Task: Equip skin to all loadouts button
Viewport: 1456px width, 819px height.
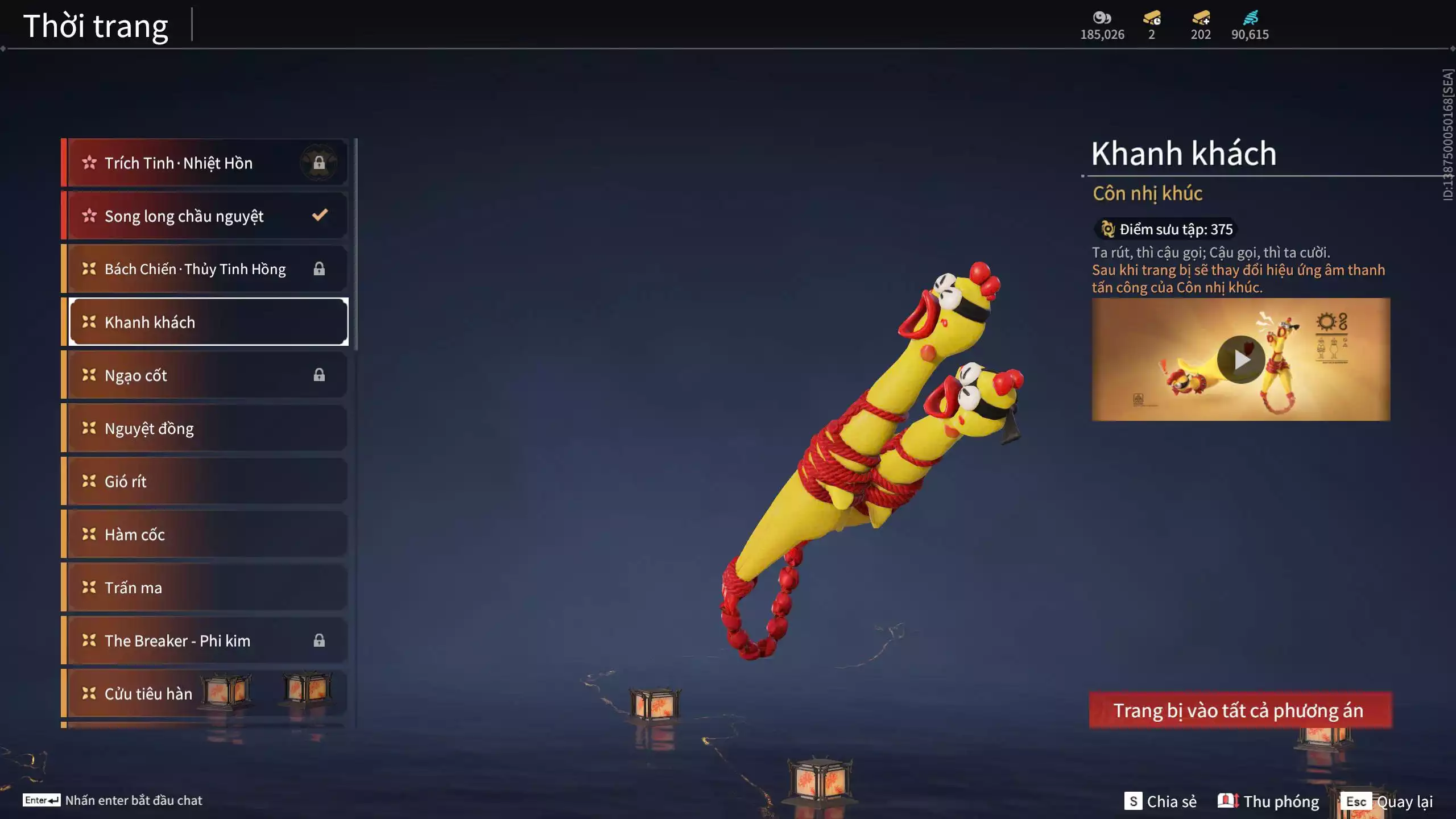Action: click(x=1240, y=710)
